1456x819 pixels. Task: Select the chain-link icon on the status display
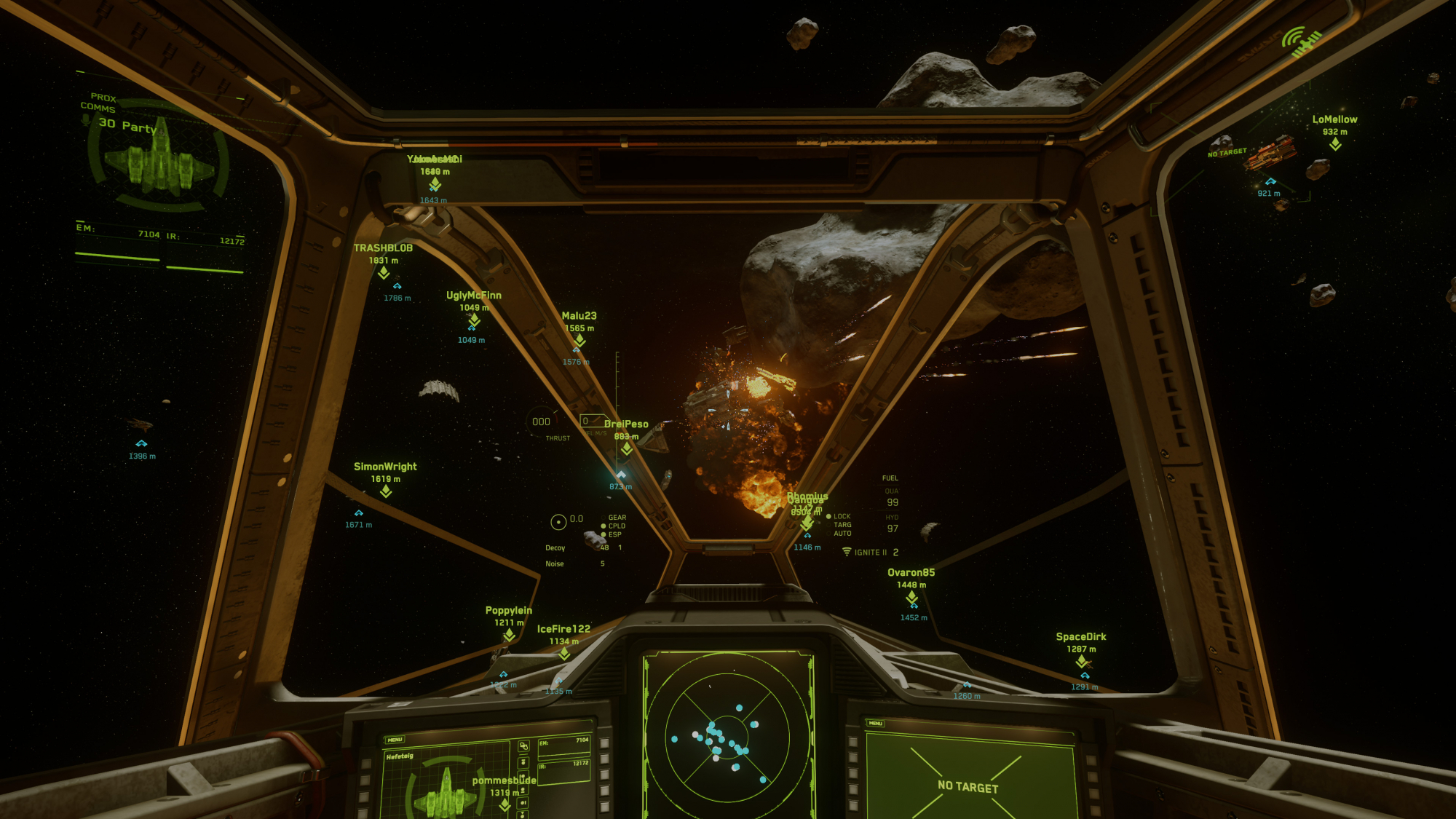pos(523,746)
